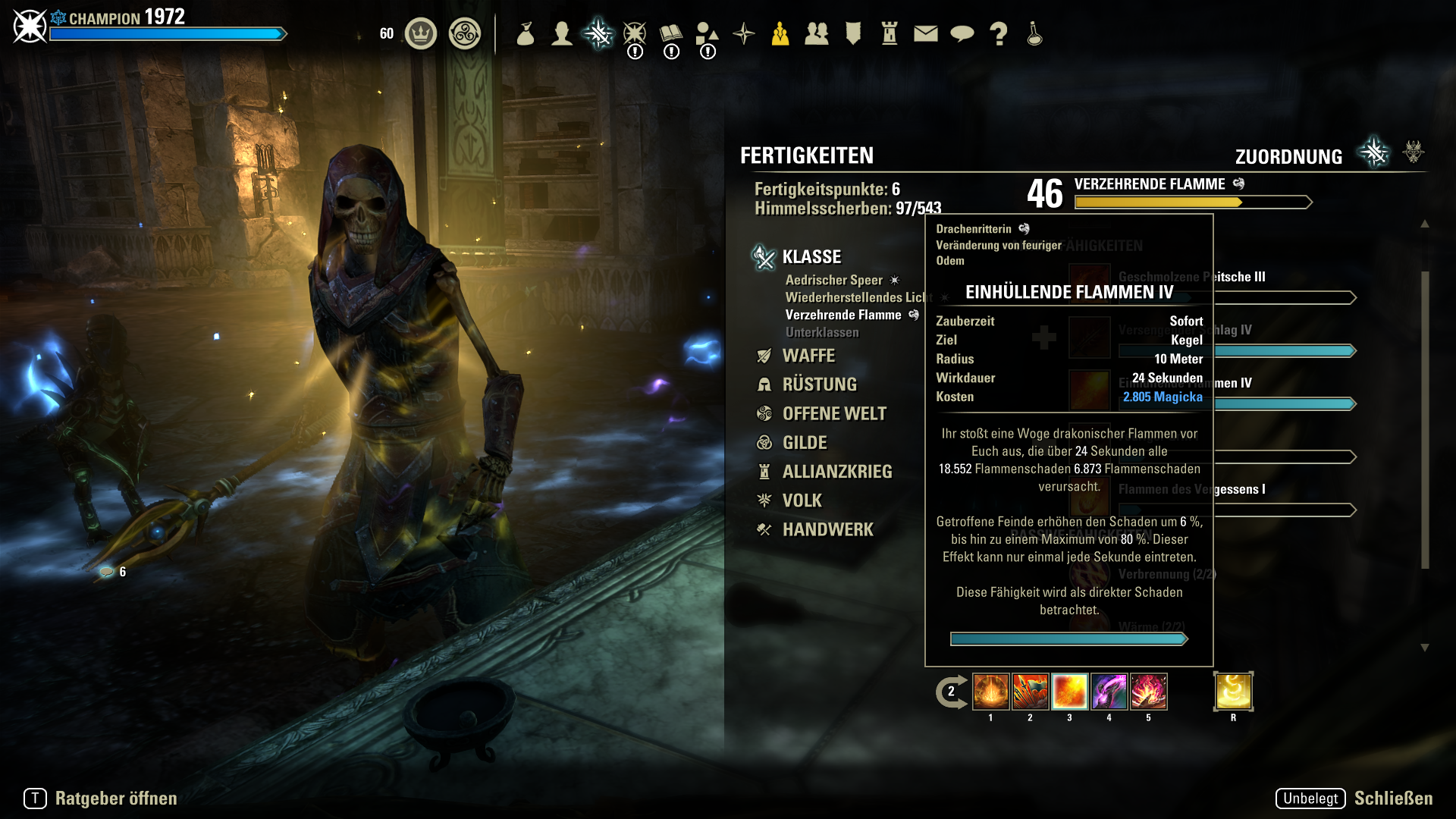
Task: Open the help question mark menu
Action: [999, 33]
